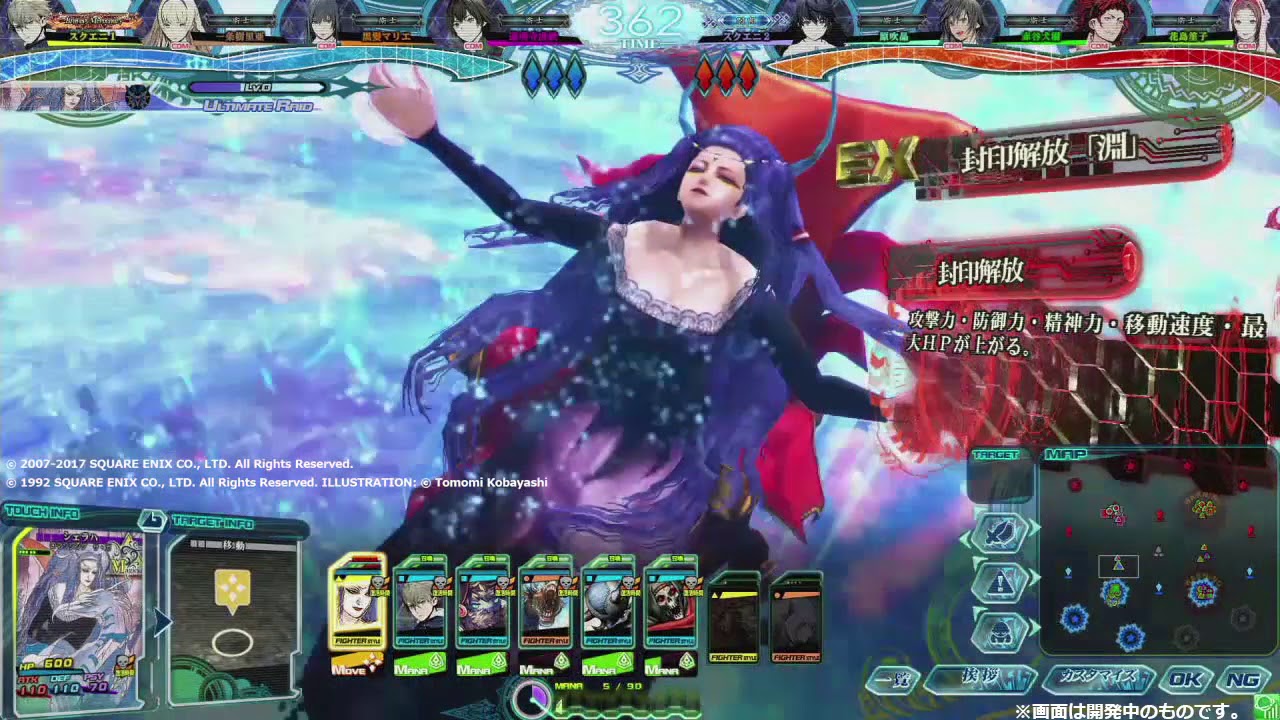Tap the move marker in Target Info
This screenshot has width=1280, height=720.
(233, 592)
